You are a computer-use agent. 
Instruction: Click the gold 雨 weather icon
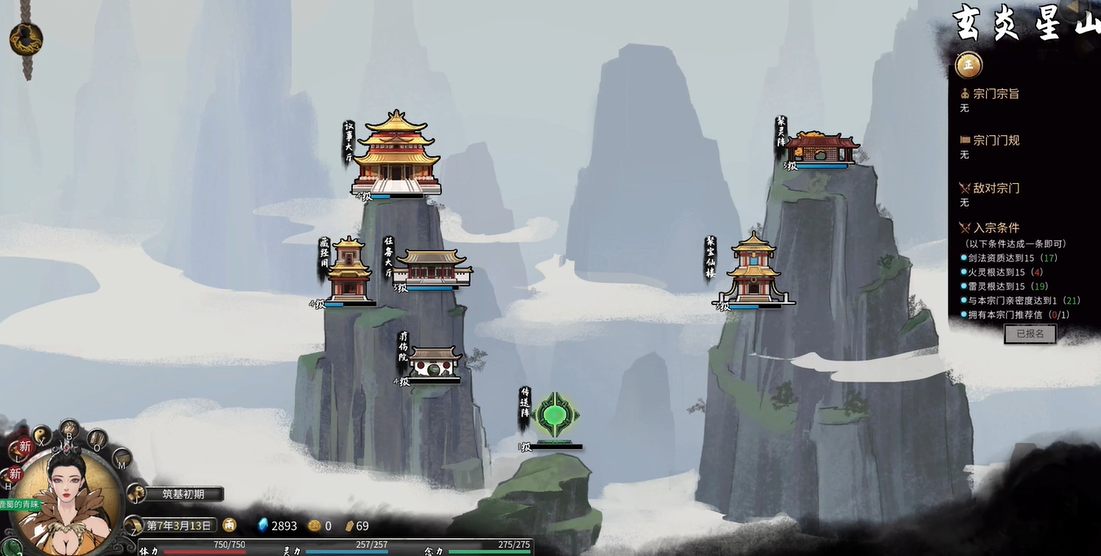[x=229, y=525]
